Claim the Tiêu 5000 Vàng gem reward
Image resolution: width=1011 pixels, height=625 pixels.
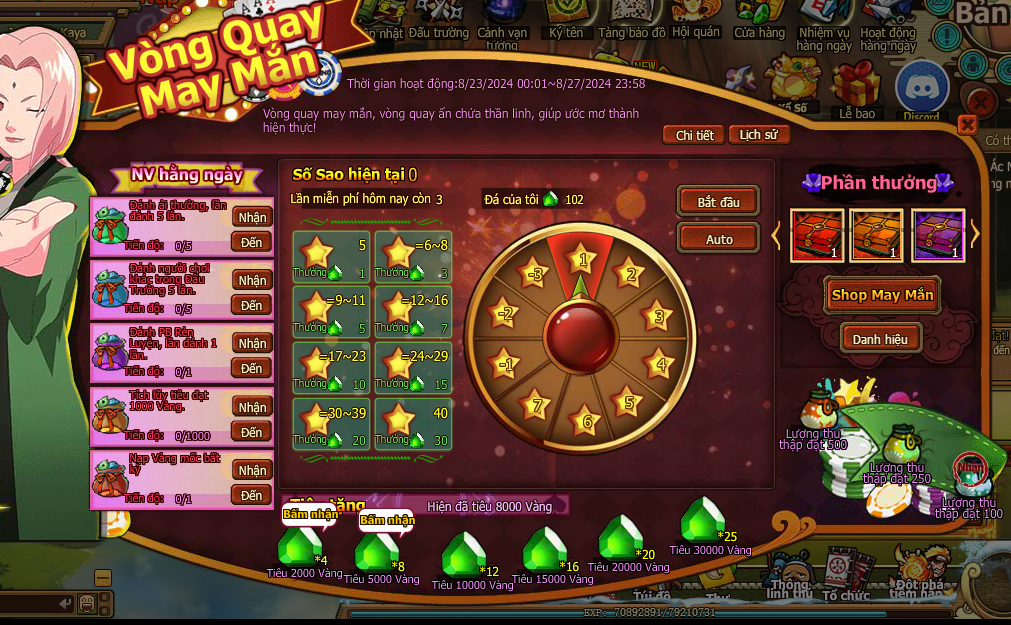pyautogui.click(x=376, y=551)
